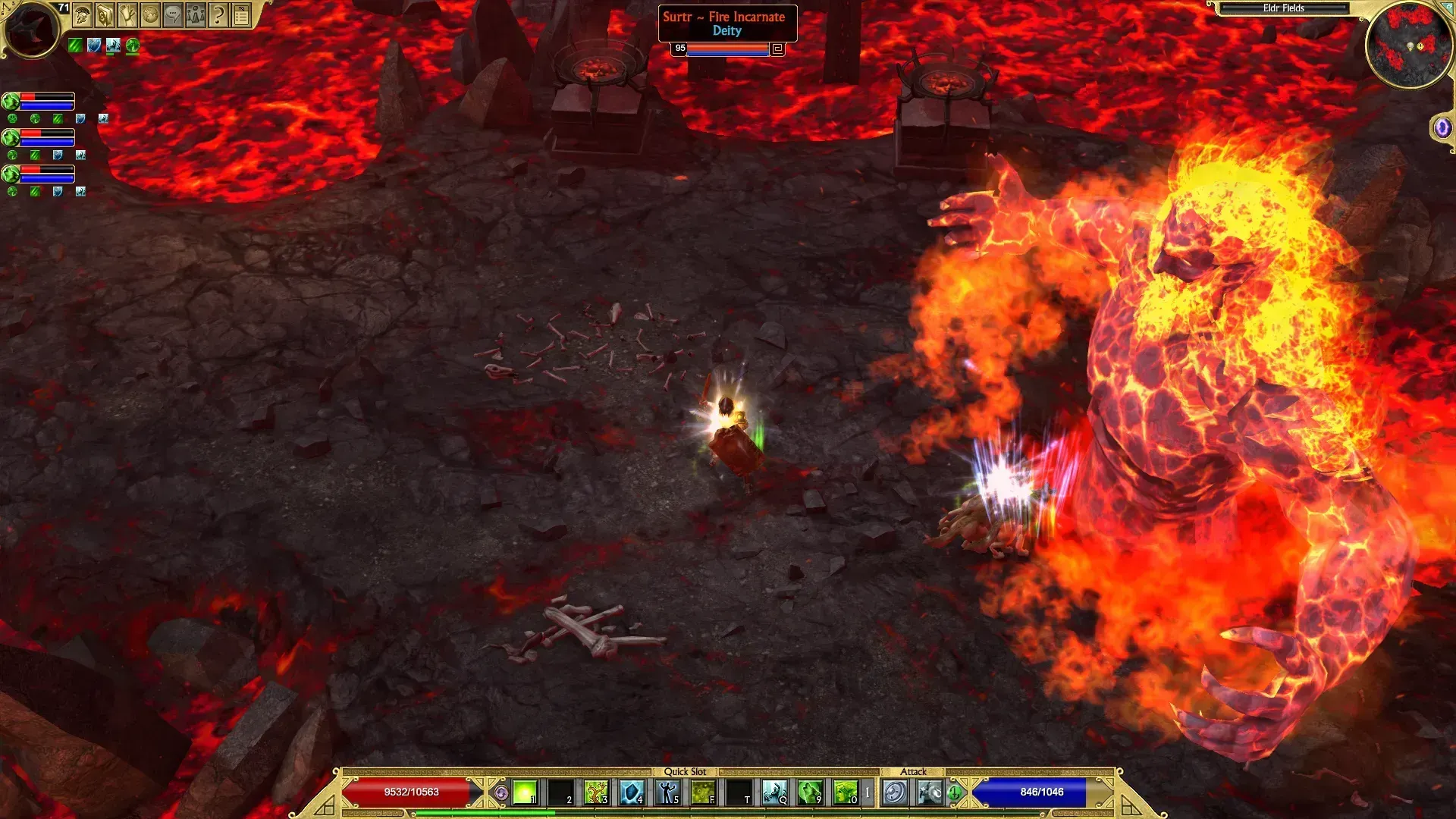Activate the green vines skill in slot 3

pyautogui.click(x=596, y=793)
